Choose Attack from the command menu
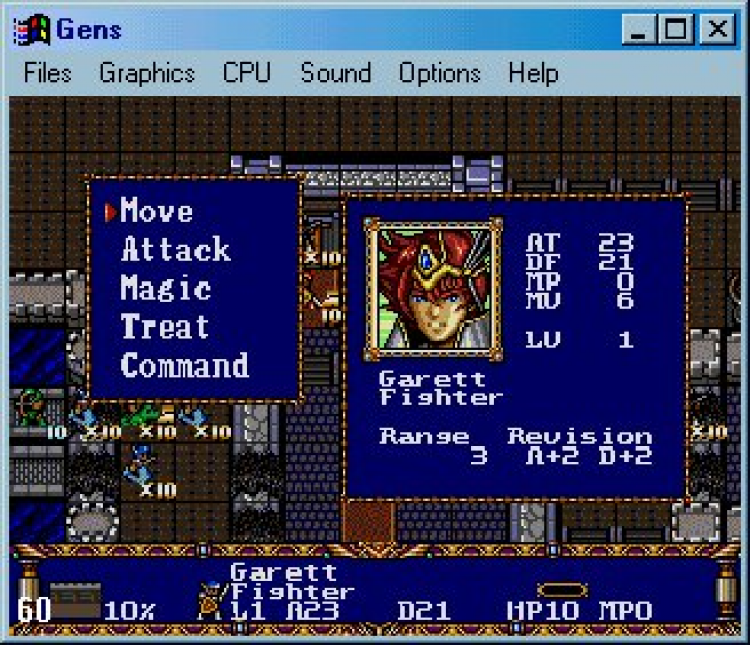Screen dimensions: 750x645 (176, 250)
